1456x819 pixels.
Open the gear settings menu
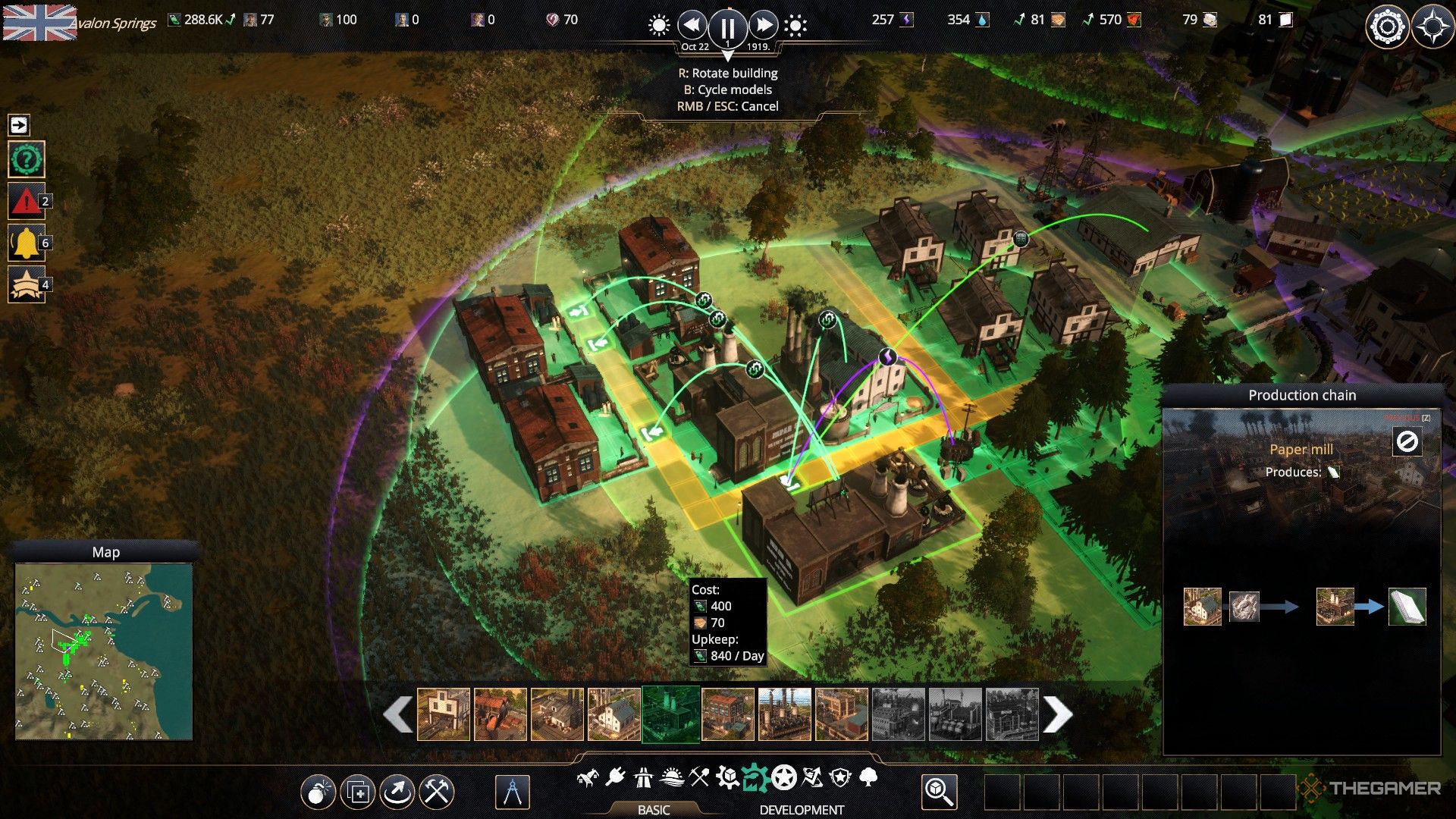click(1387, 27)
